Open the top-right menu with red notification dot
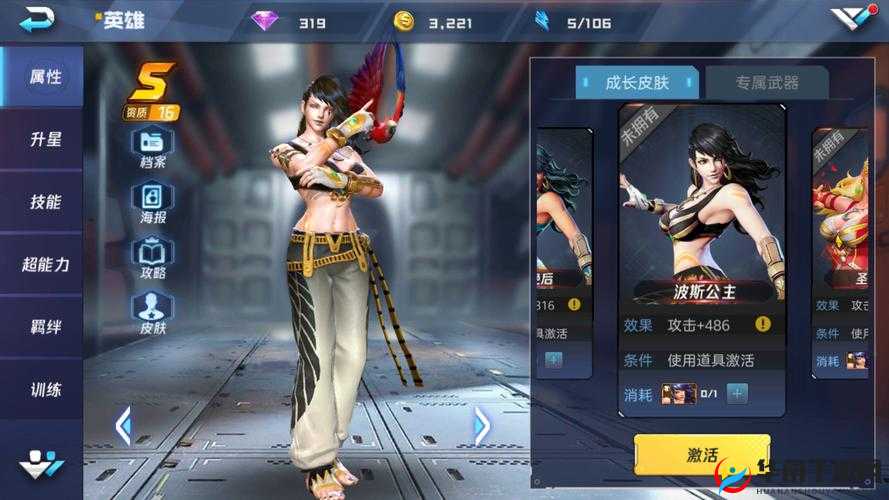 [x=853, y=19]
